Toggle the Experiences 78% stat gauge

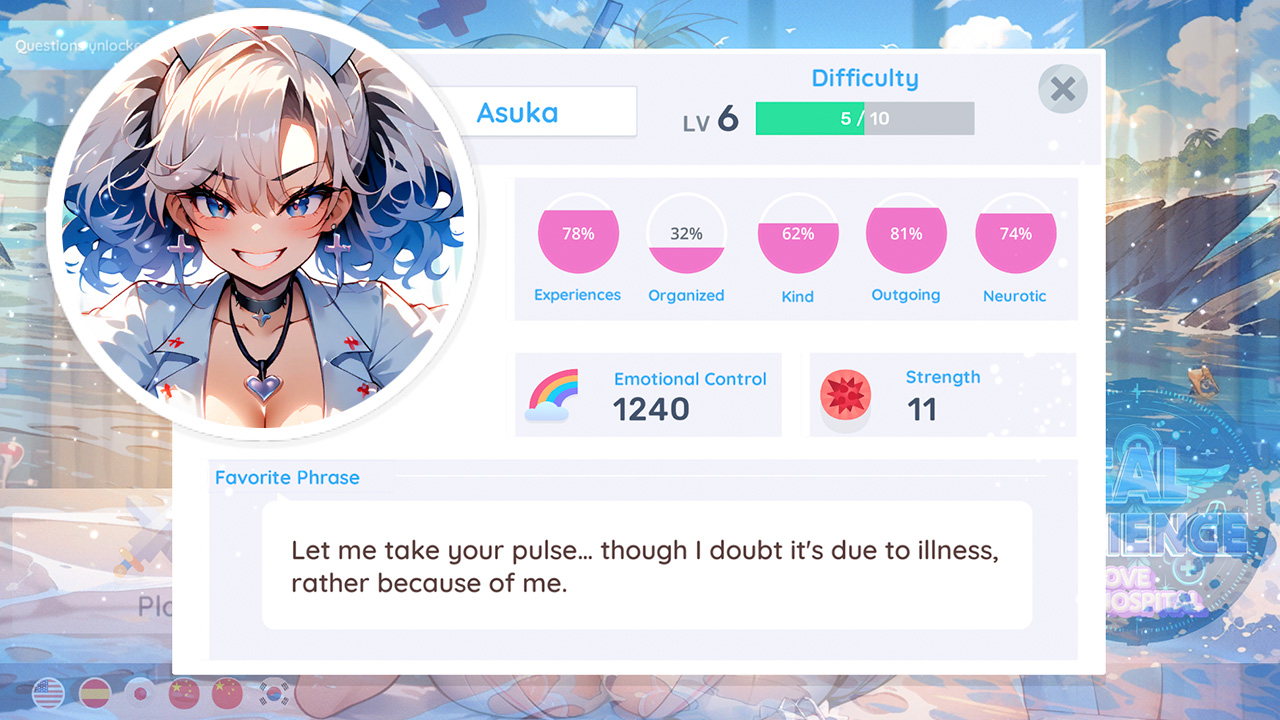click(x=578, y=233)
